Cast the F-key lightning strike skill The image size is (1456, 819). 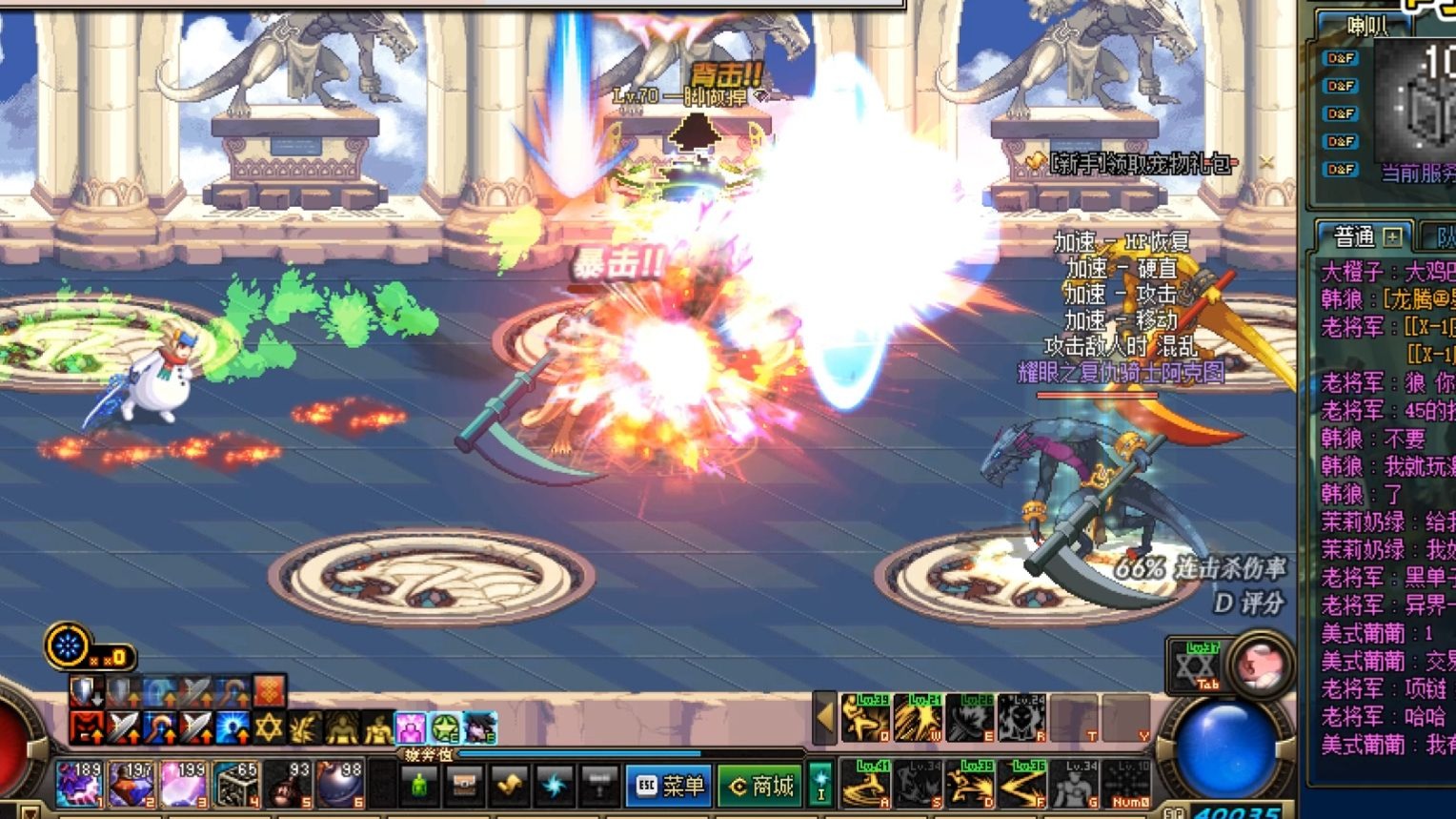click(x=1022, y=784)
